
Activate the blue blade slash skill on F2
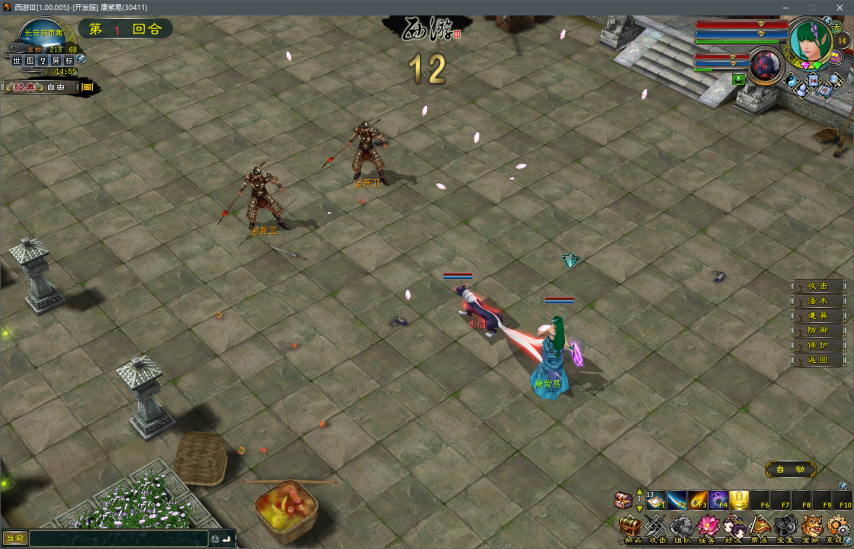677,500
